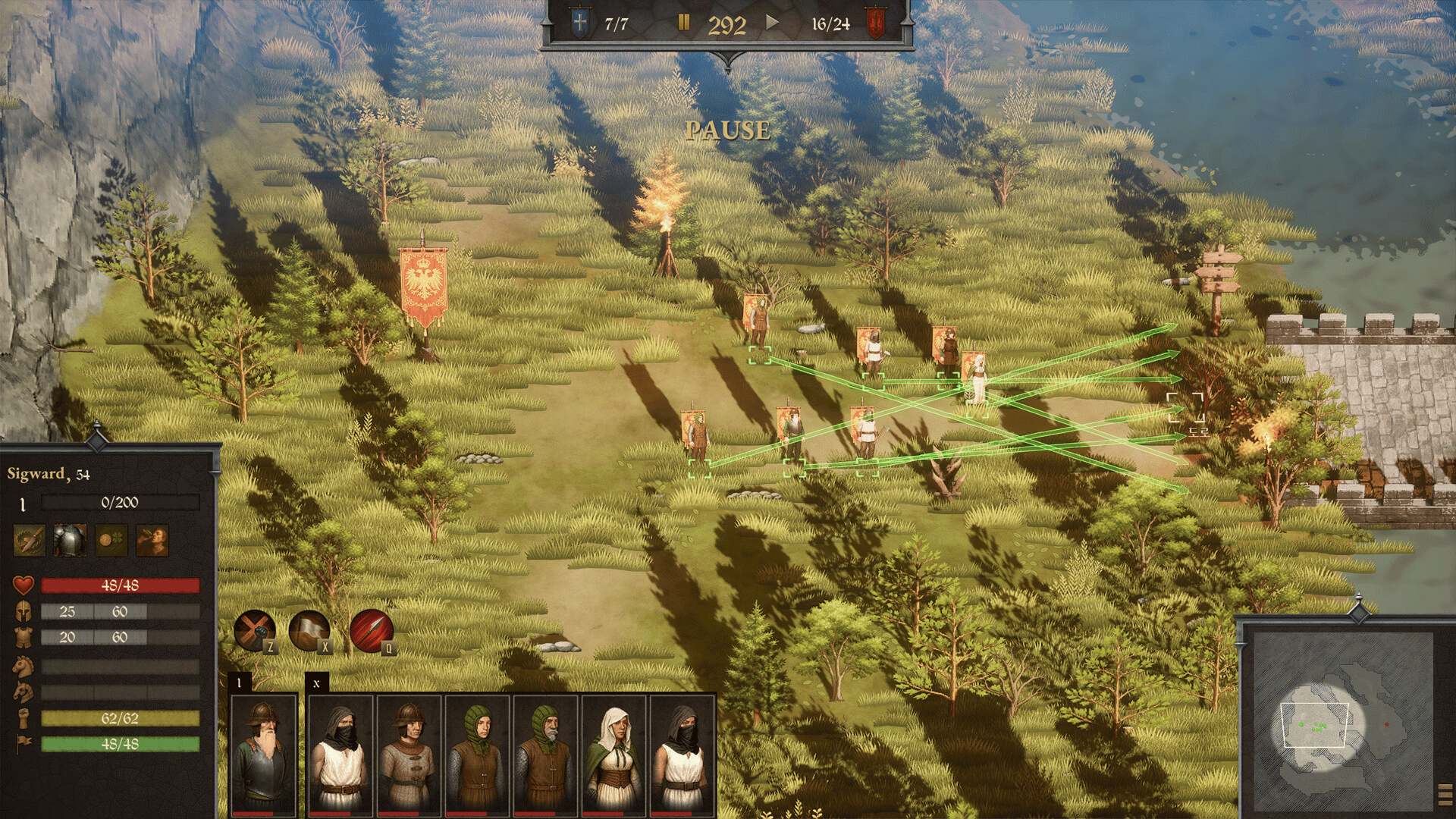Image resolution: width=1456 pixels, height=819 pixels.
Task: Click the pause button in top bar
Action: pos(683,24)
